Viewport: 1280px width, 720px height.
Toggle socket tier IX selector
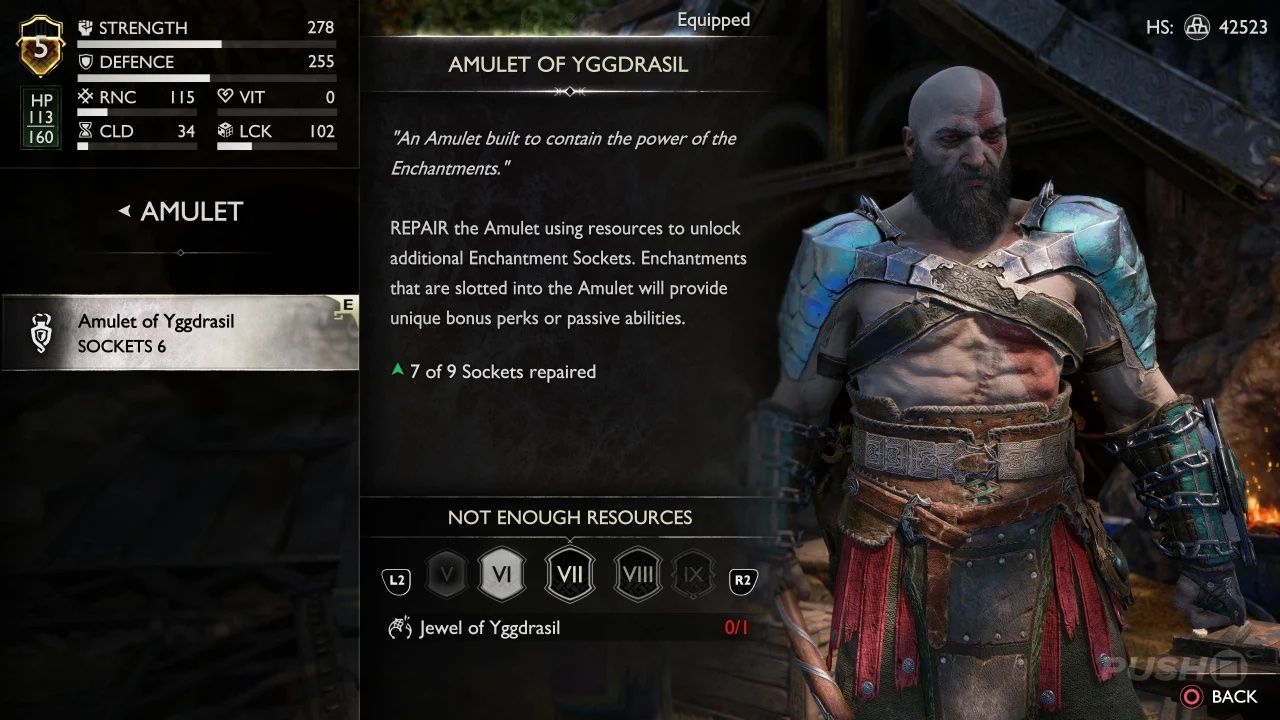(694, 574)
